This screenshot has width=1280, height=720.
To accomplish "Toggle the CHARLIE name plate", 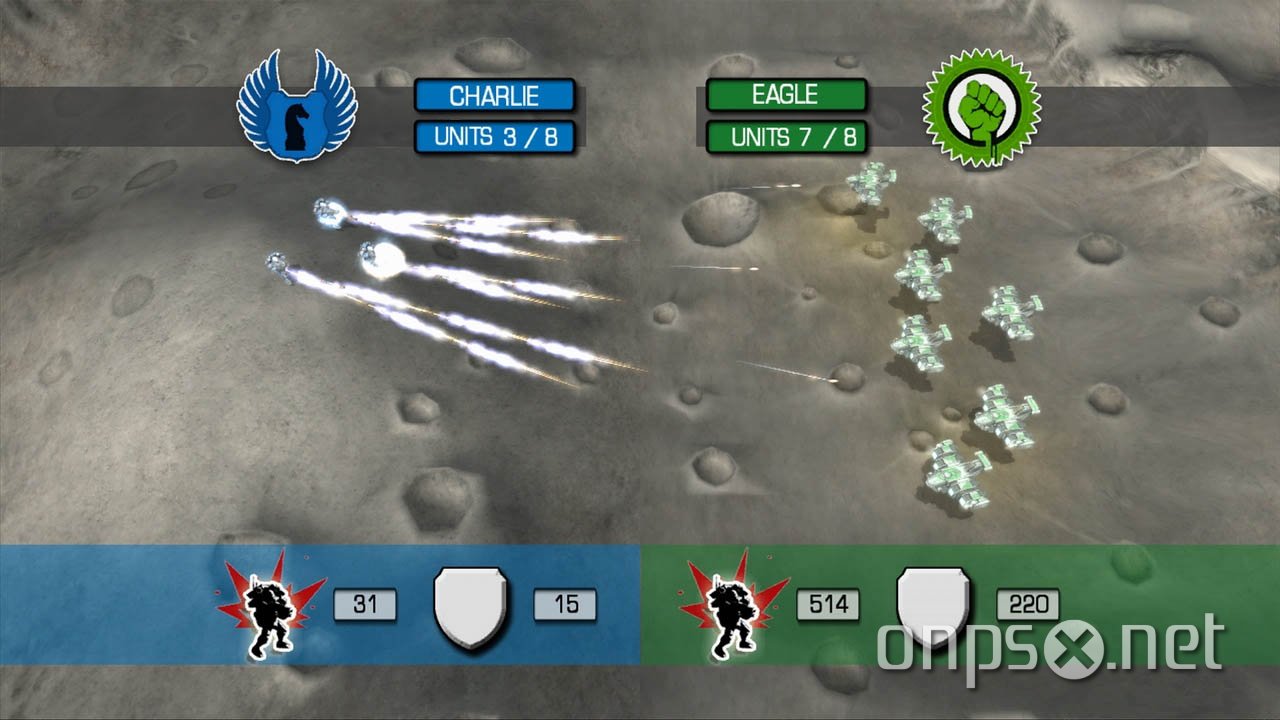I will [x=495, y=95].
